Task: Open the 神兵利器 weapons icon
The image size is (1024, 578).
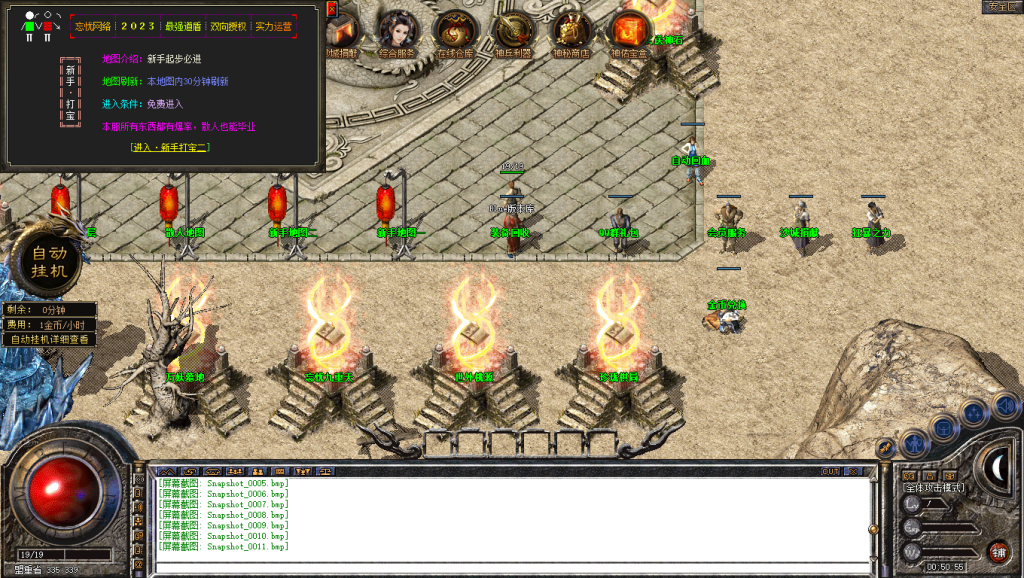Action: point(514,30)
